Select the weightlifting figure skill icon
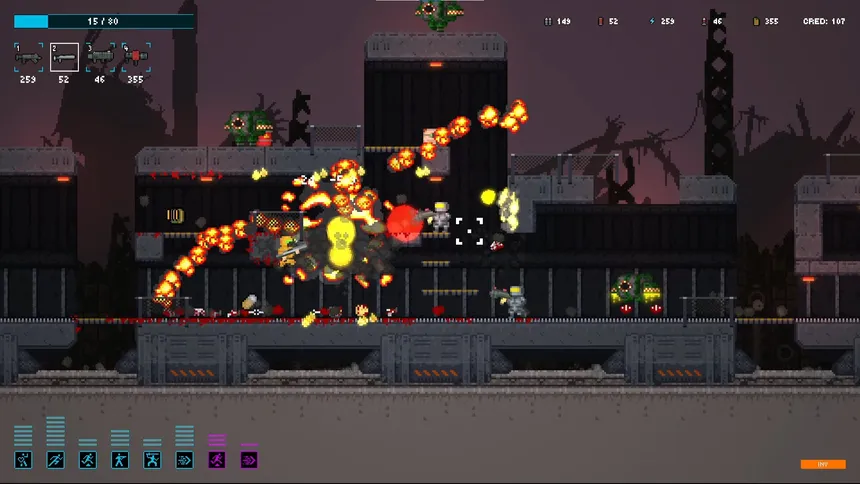The height and width of the screenshot is (484, 860). point(152,460)
